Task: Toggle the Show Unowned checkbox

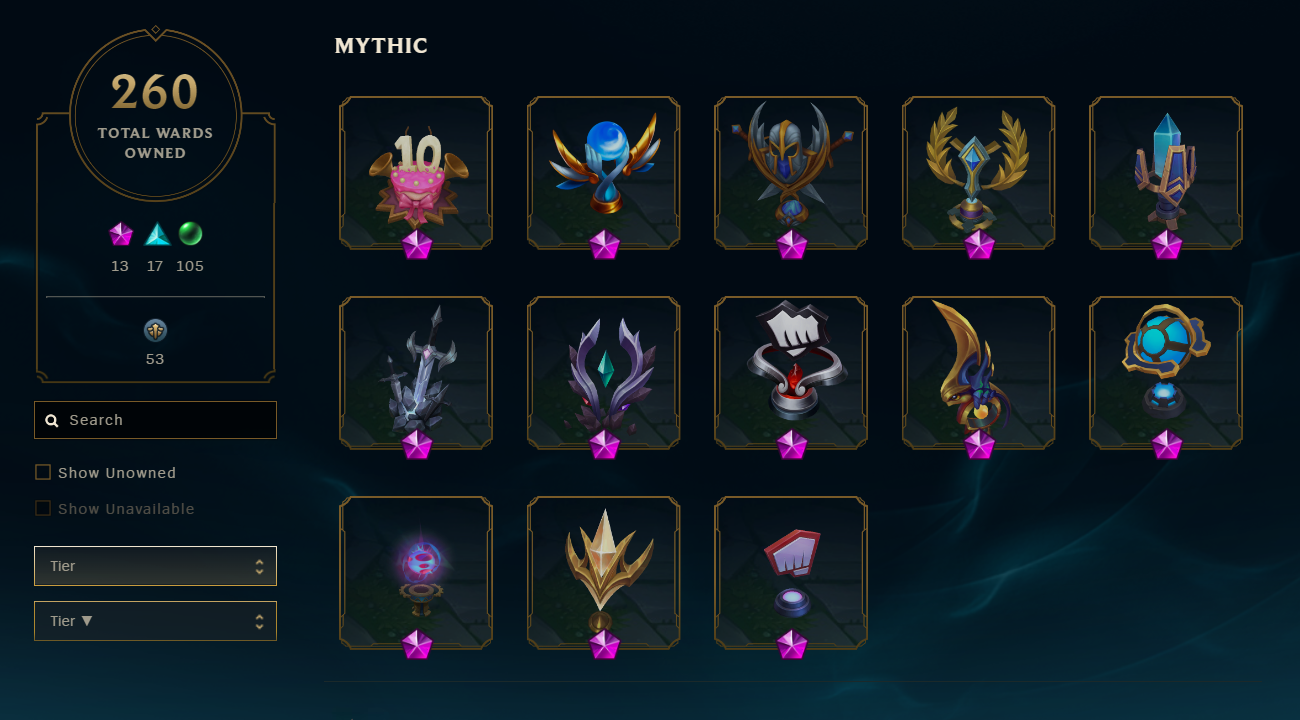Action: click(x=43, y=472)
